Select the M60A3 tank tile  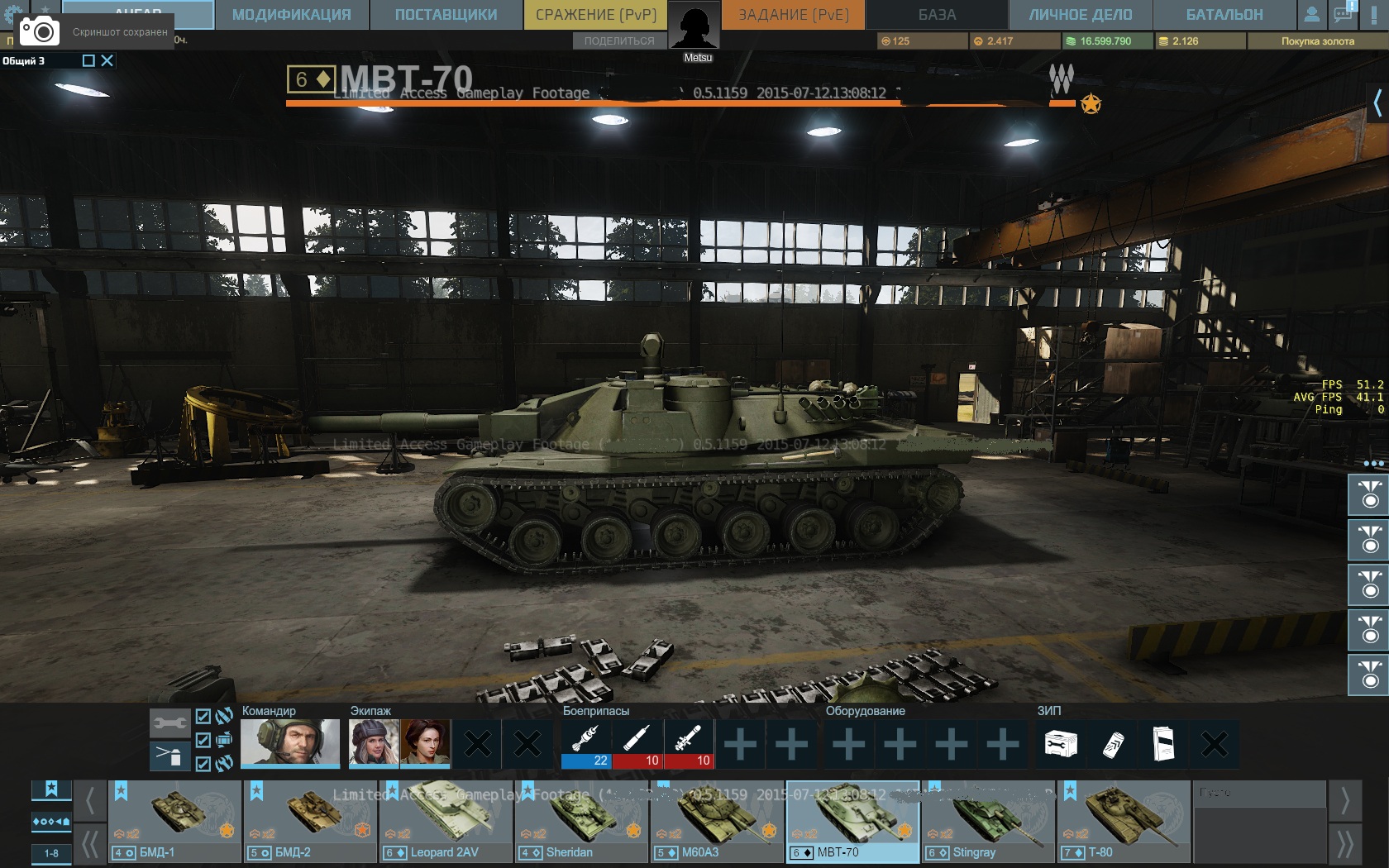[x=717, y=821]
